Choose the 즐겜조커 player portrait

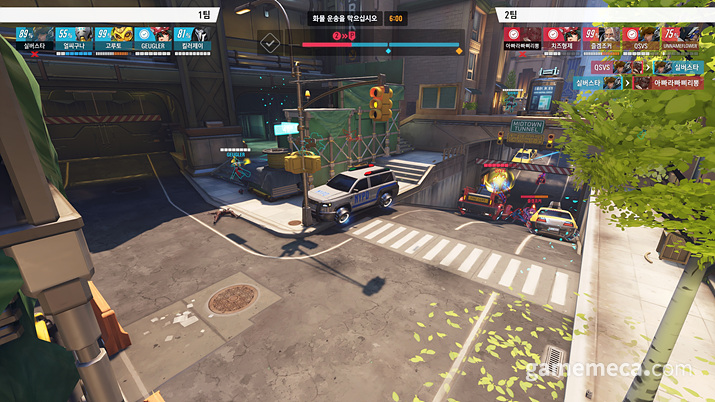point(602,39)
